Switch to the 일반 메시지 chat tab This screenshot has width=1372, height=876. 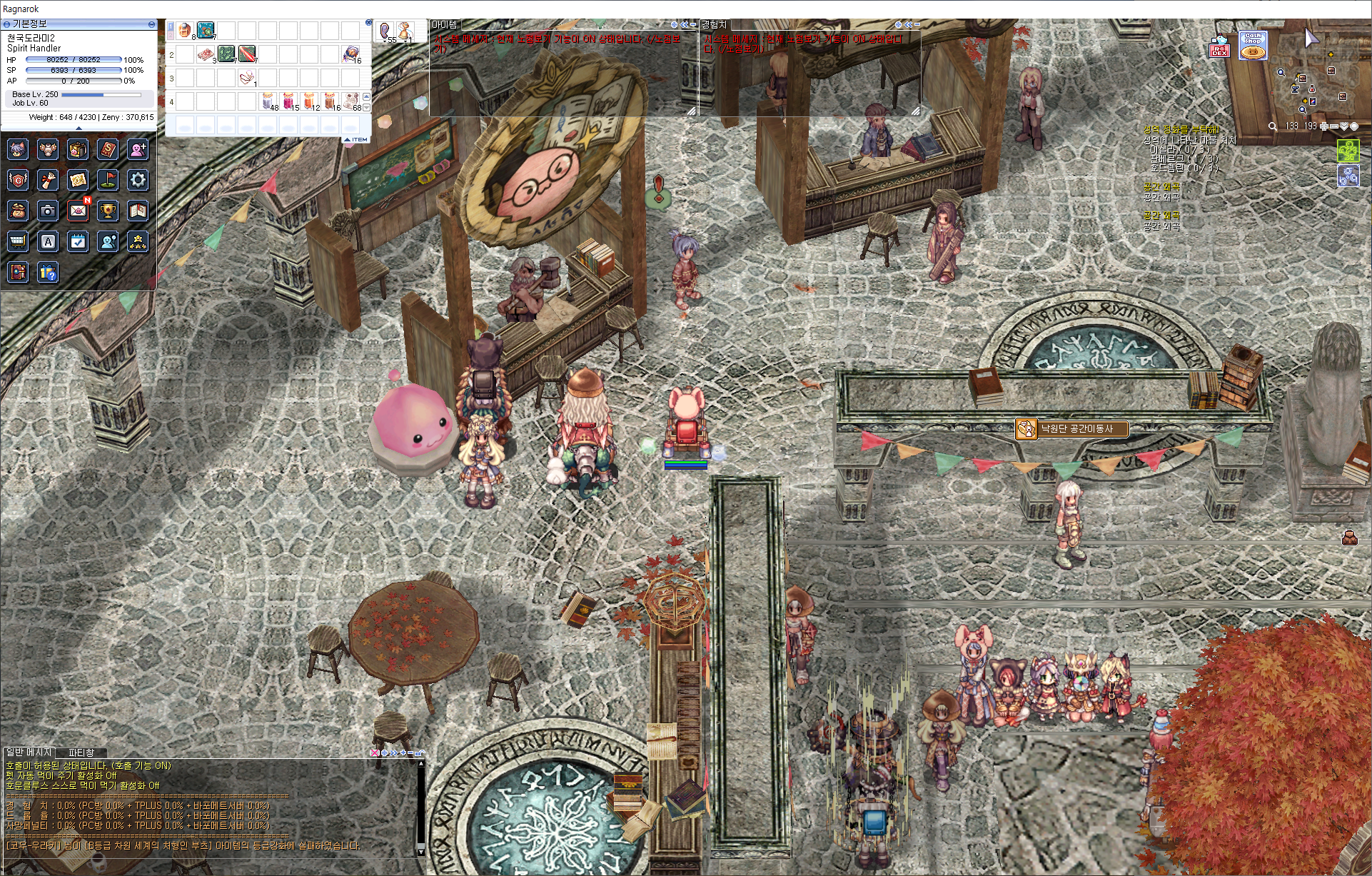click(29, 752)
